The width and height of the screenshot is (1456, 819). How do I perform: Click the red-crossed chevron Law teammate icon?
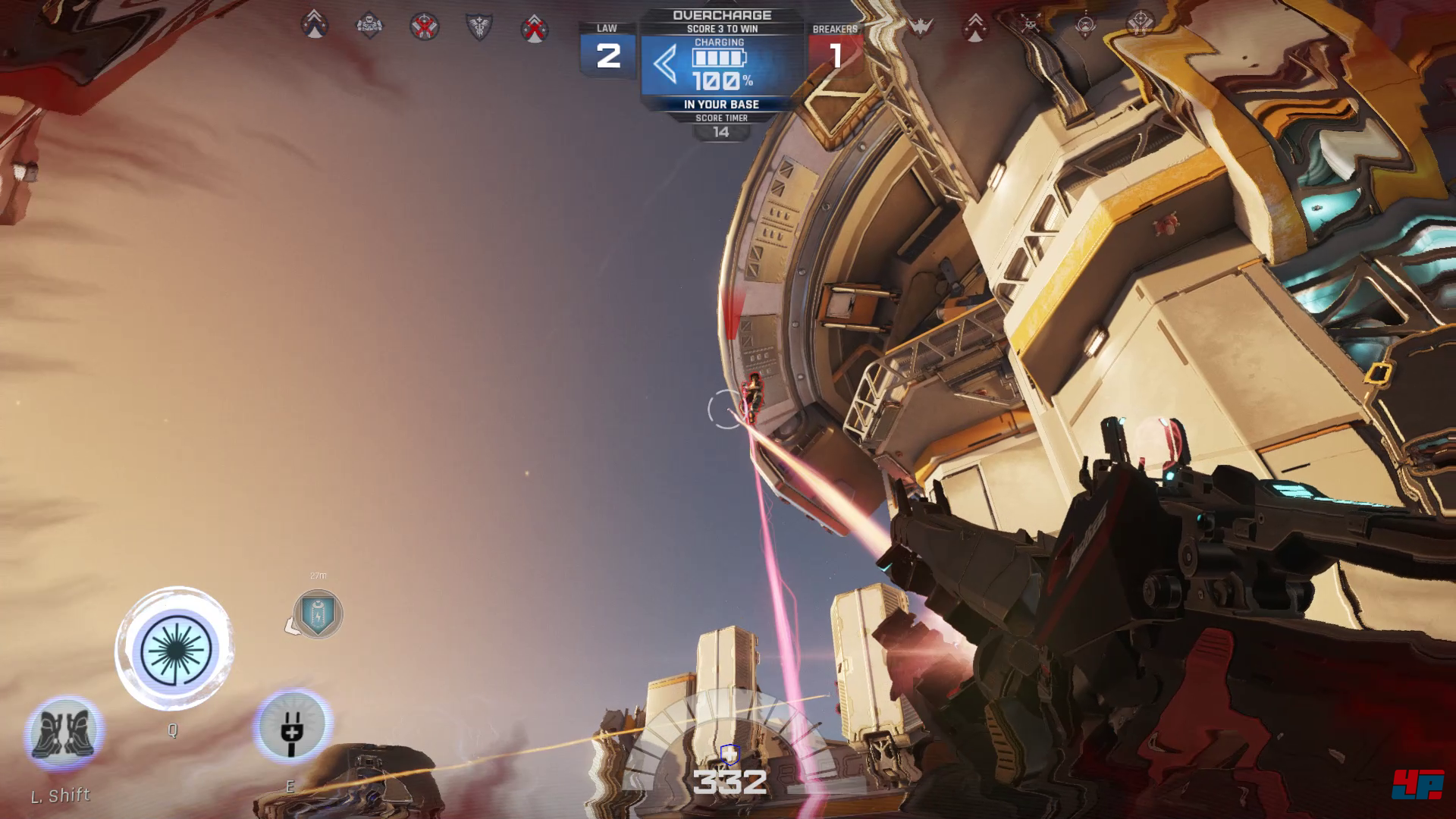[x=535, y=27]
